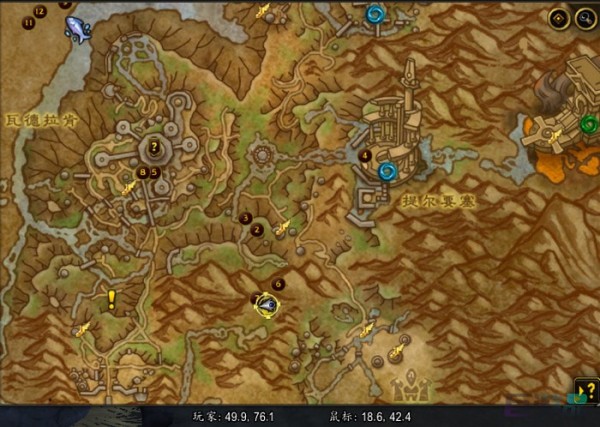The width and height of the screenshot is (600, 427).
Task: Select the numbered quest marker 4
Action: pyautogui.click(x=365, y=156)
